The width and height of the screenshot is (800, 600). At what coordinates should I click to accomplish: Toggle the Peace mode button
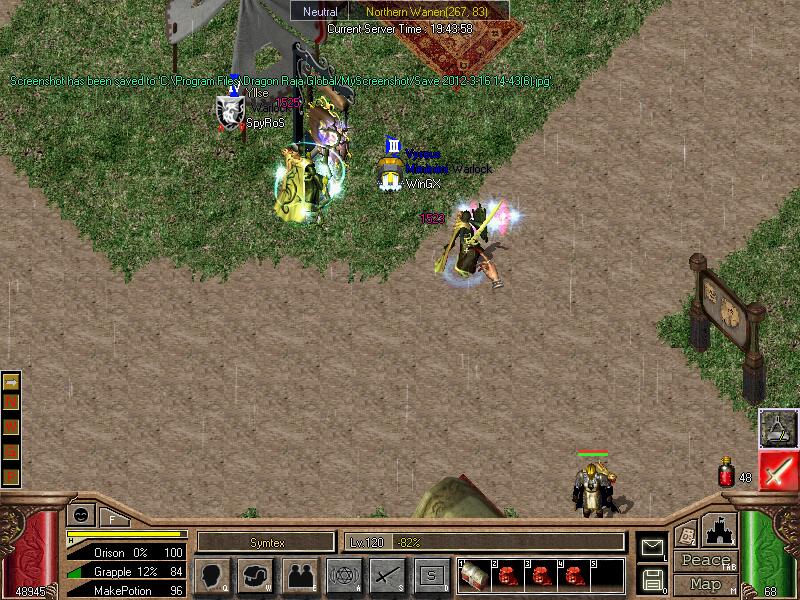pyautogui.click(x=704, y=561)
